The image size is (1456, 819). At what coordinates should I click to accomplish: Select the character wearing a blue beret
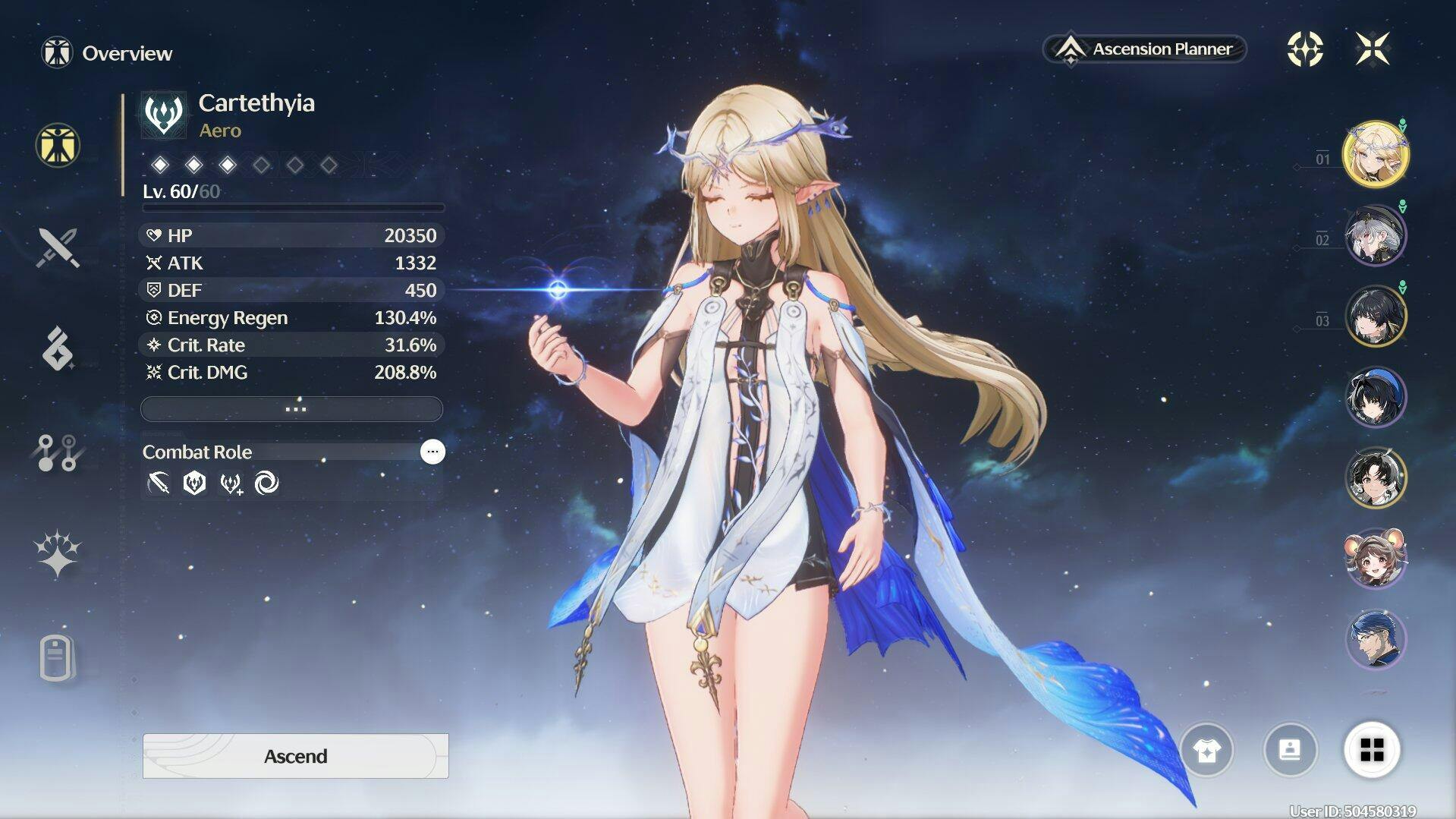1376,397
